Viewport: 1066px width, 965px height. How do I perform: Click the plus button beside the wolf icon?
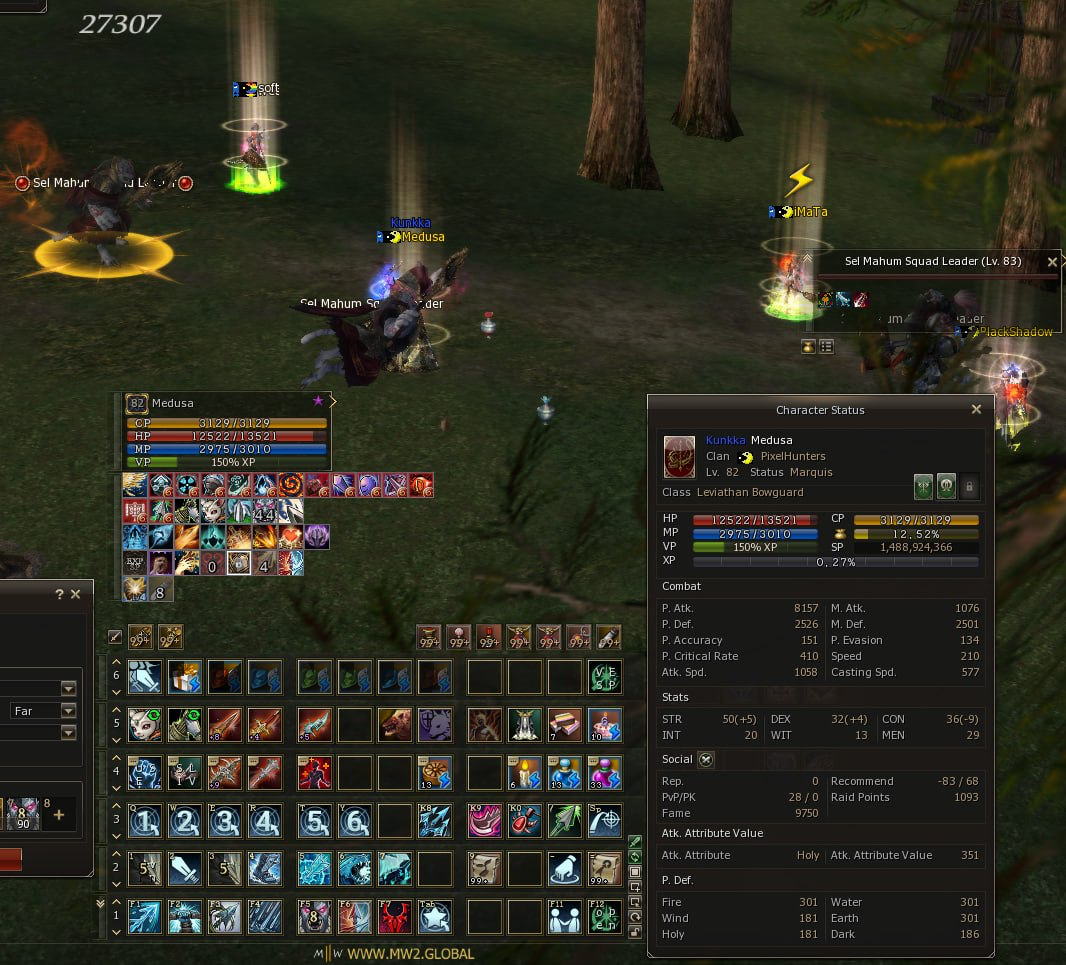point(58,815)
